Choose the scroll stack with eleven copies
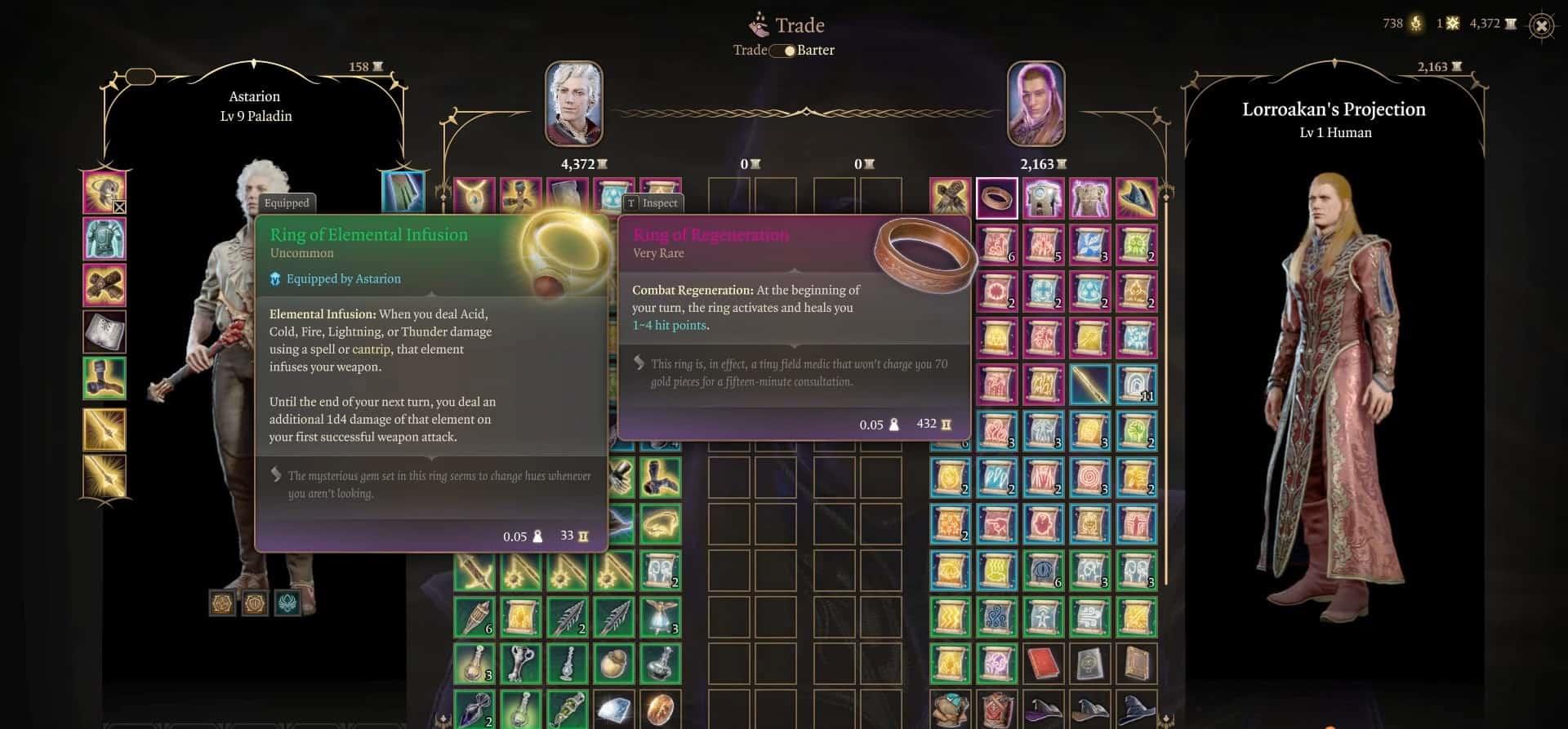The width and height of the screenshot is (1568, 729). click(x=1136, y=385)
